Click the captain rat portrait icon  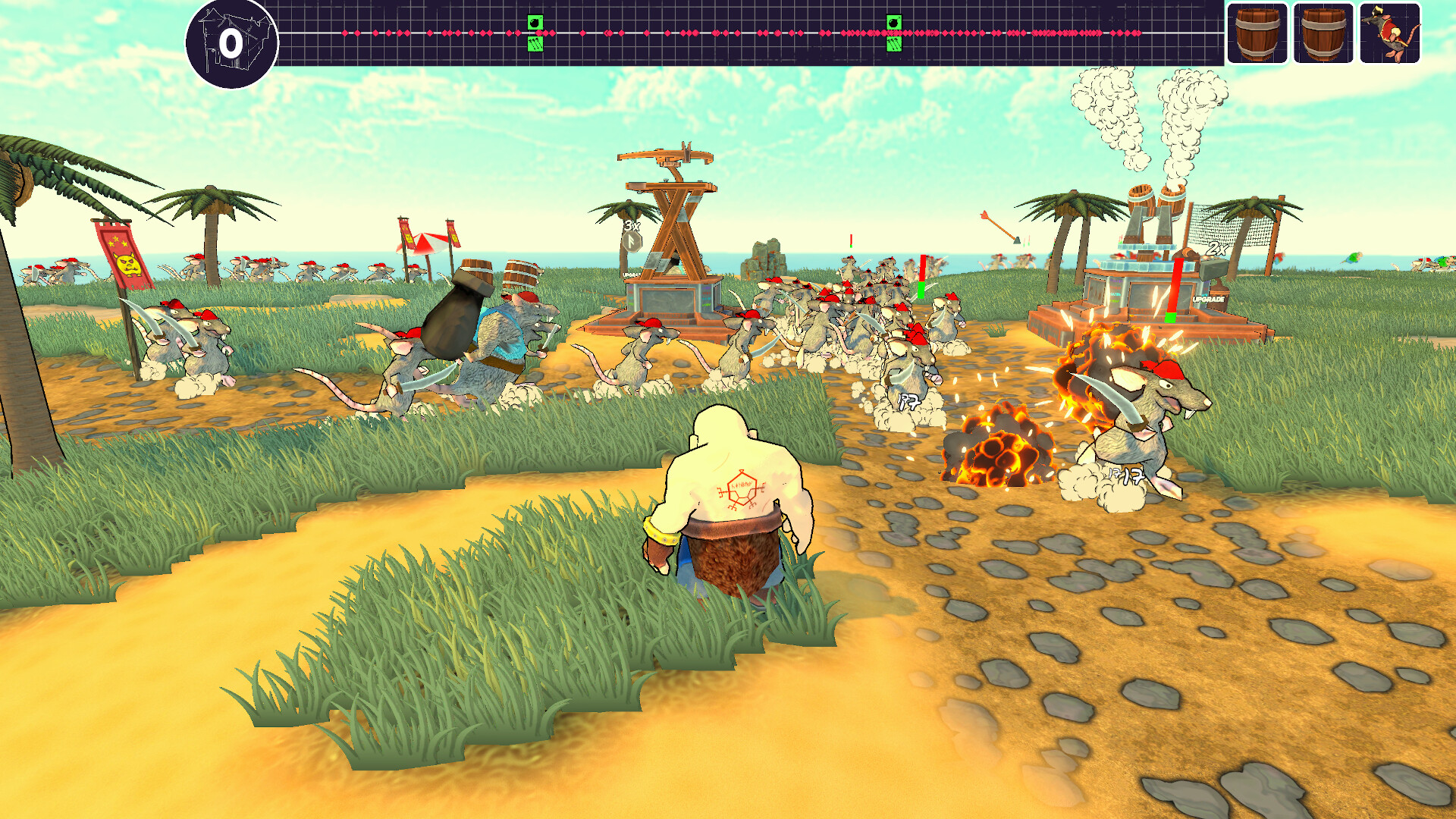point(1392,34)
